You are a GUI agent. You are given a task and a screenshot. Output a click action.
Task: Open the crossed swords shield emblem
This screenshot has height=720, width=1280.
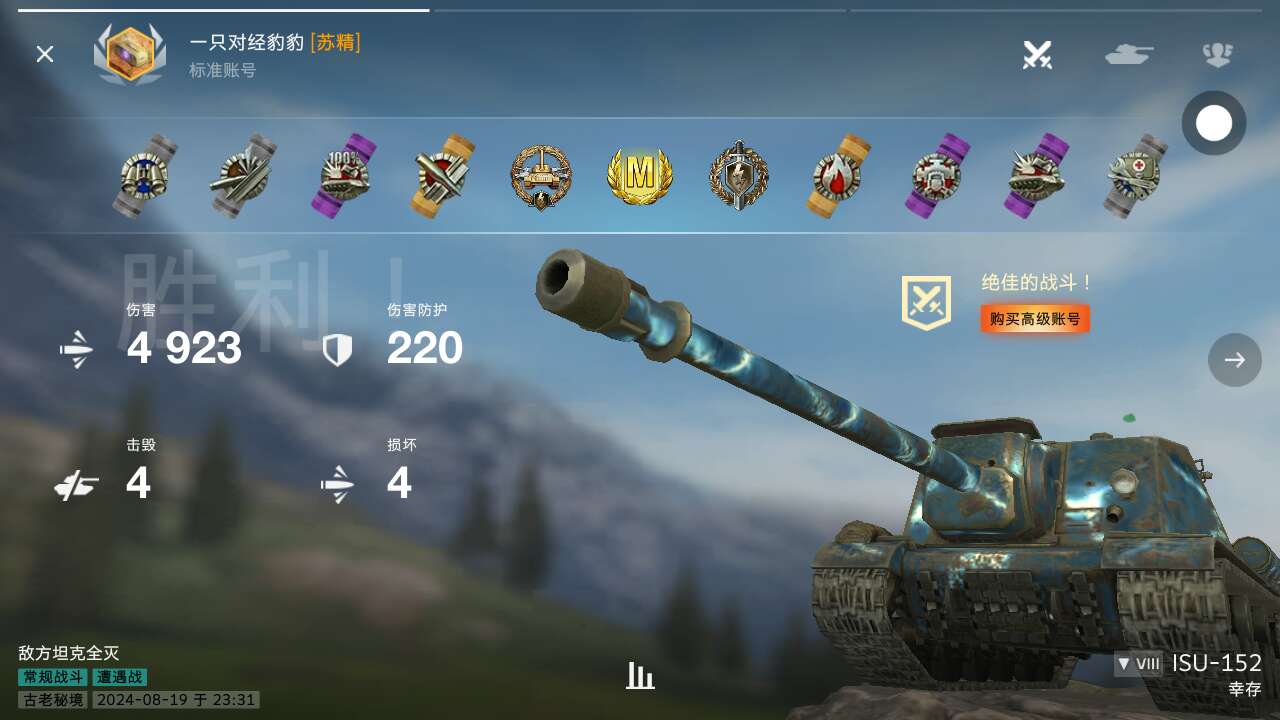(x=926, y=303)
